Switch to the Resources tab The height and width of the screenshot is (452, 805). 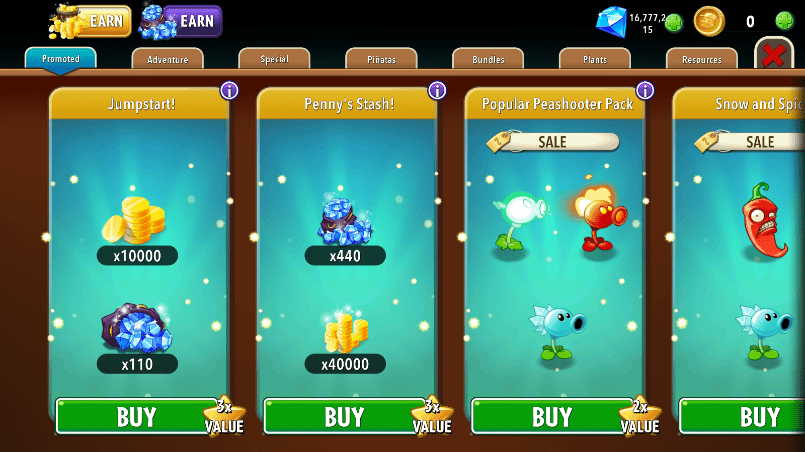701,60
